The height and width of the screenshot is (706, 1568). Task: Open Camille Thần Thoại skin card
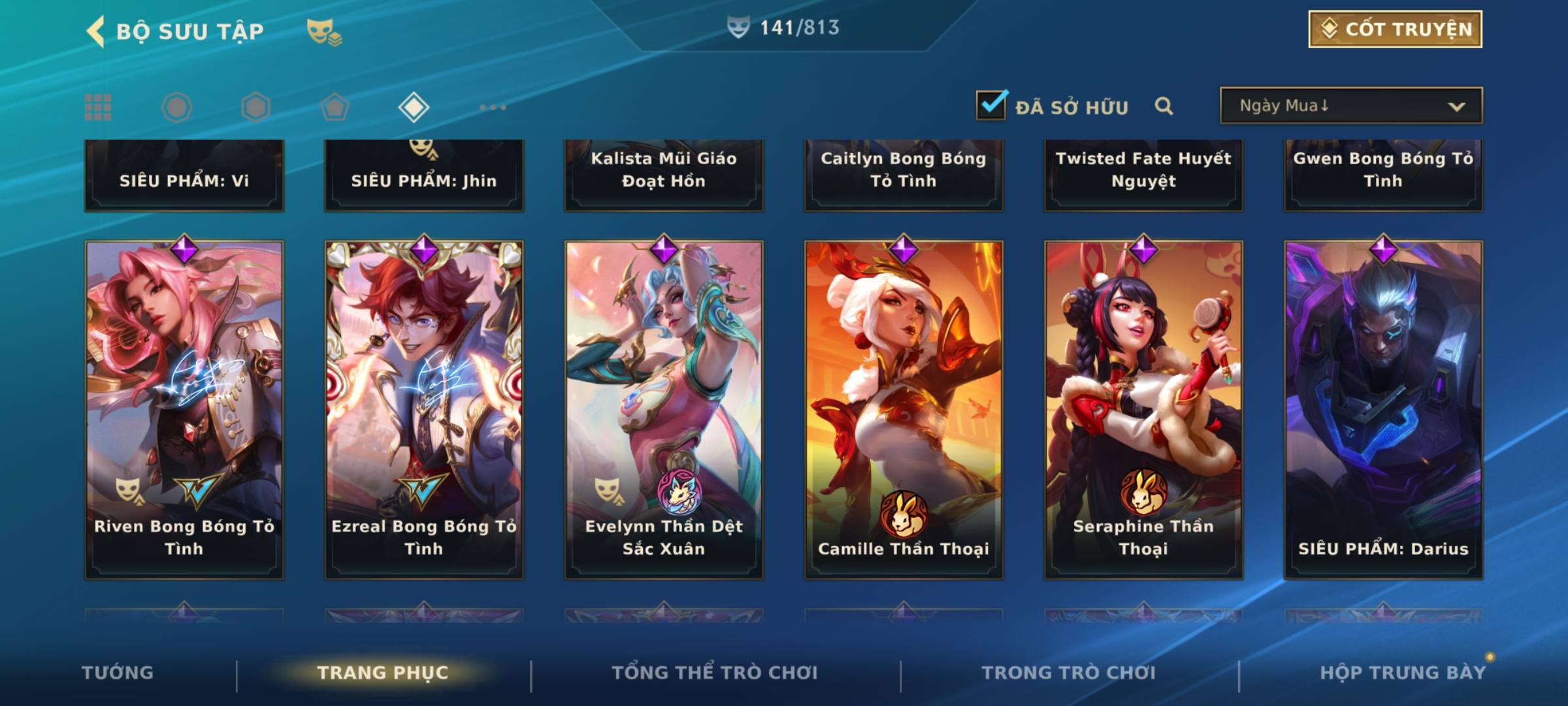click(904, 409)
